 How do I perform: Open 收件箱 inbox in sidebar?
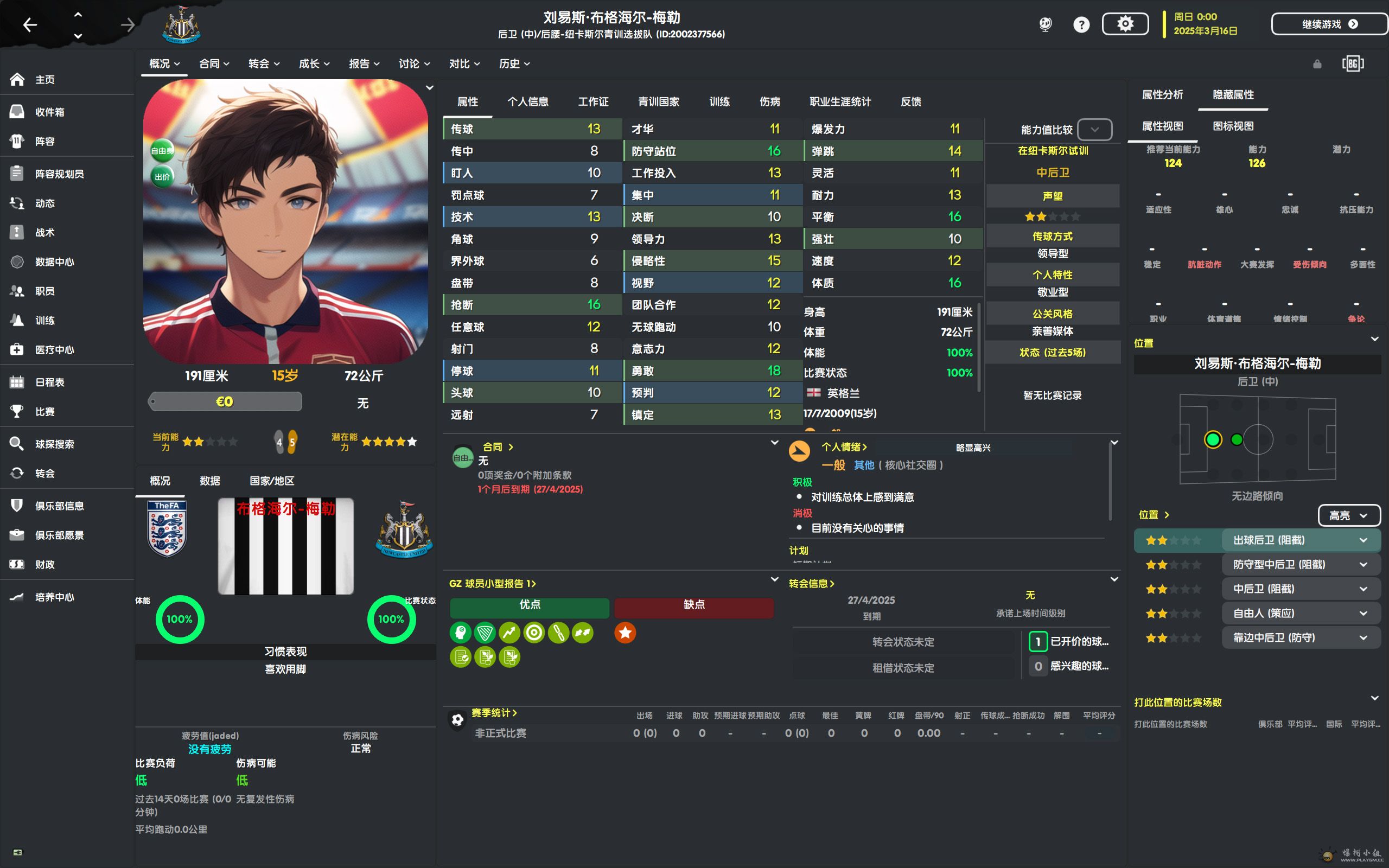pos(49,112)
